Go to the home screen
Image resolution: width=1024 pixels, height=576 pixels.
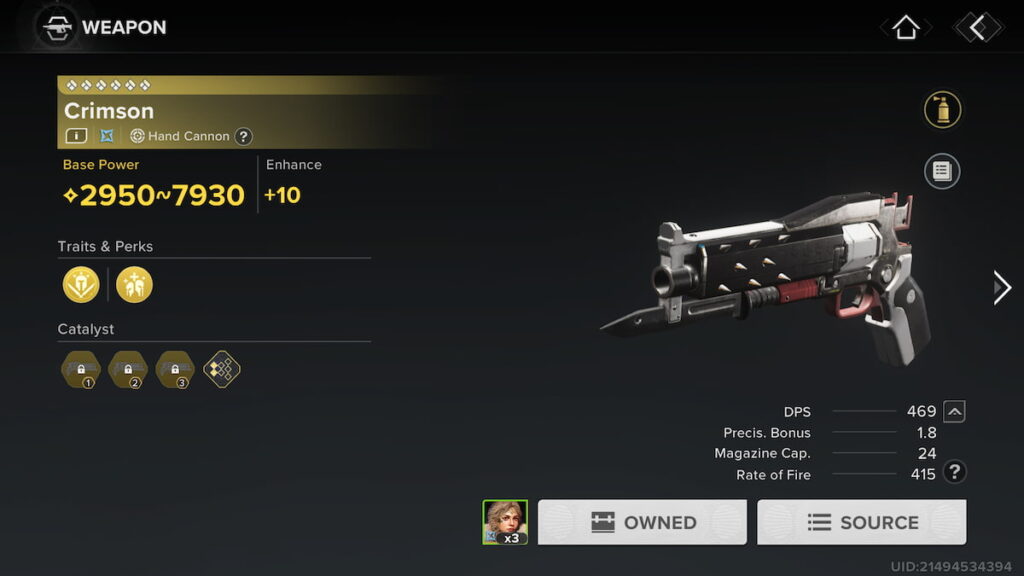[x=905, y=27]
